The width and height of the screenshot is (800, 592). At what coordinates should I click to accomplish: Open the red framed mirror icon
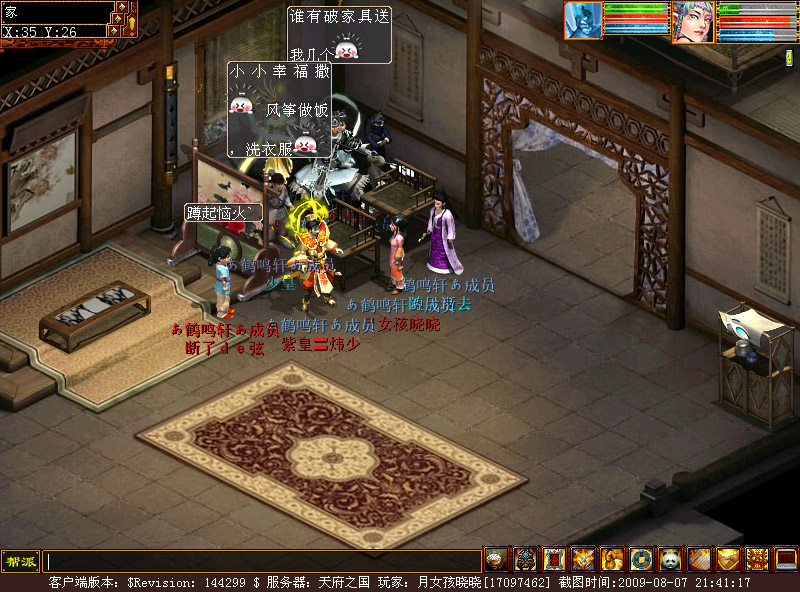(x=554, y=559)
